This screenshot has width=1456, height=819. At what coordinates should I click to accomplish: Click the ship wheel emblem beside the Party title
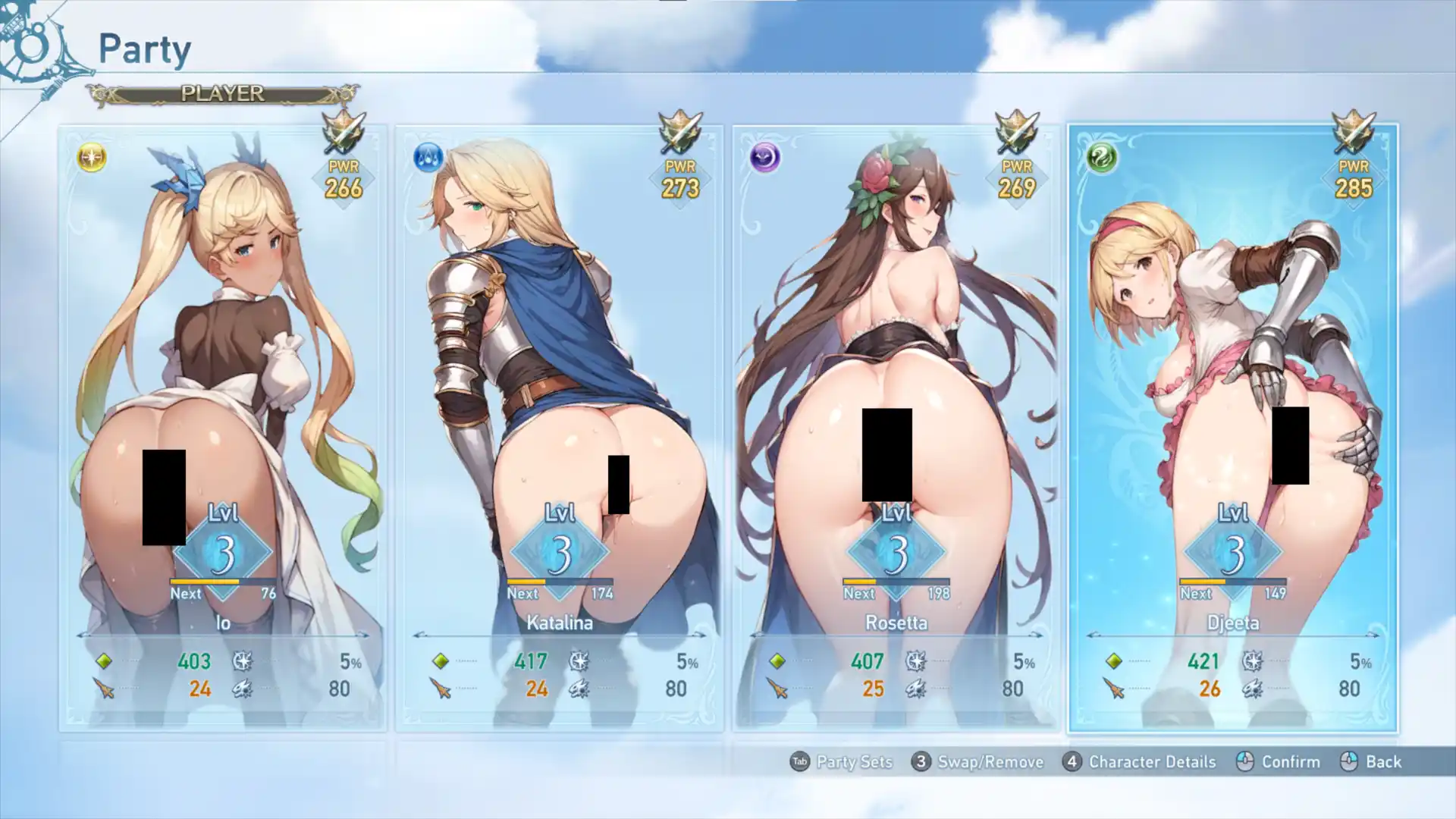click(32, 47)
